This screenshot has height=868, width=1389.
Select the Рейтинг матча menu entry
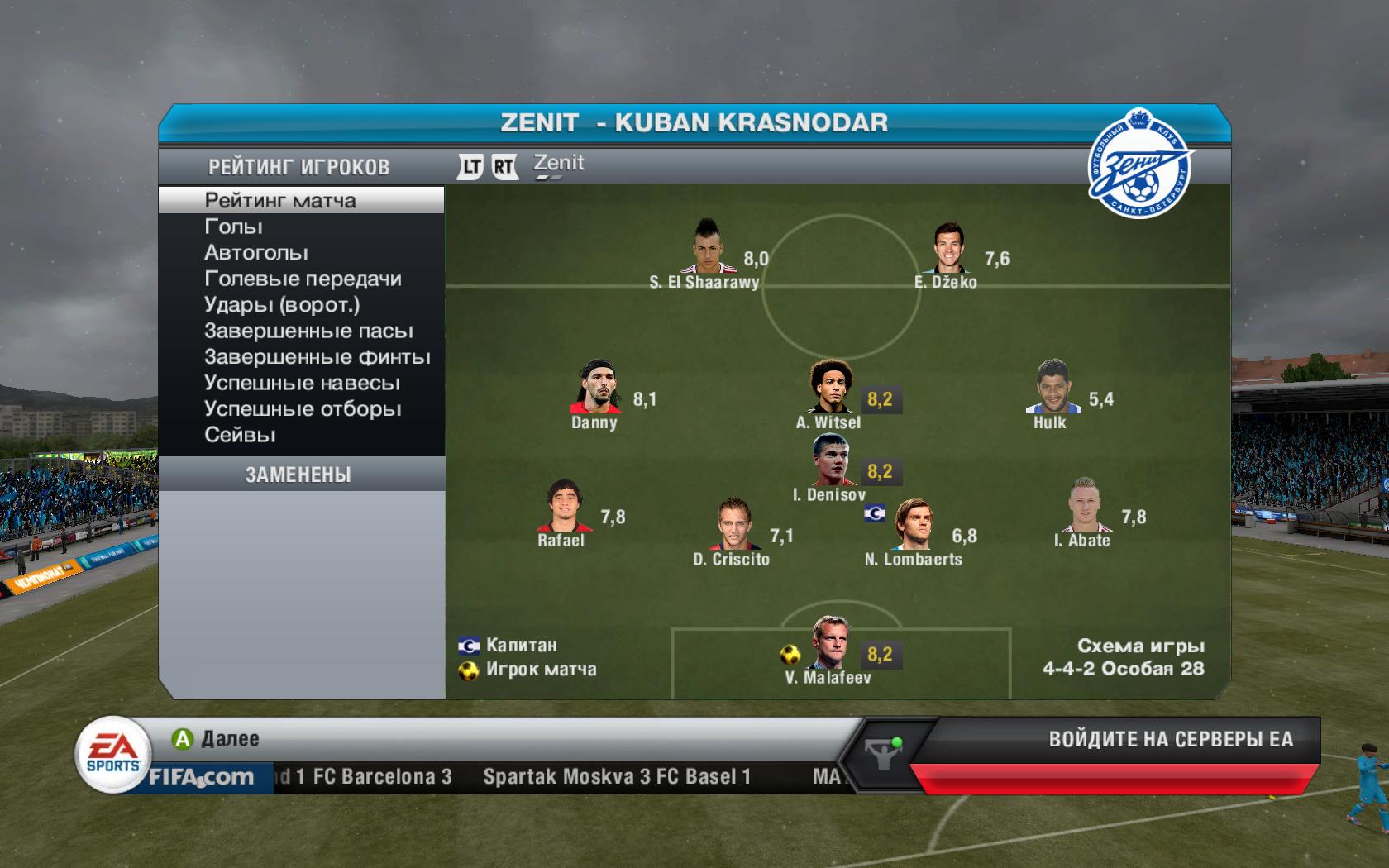pos(280,201)
